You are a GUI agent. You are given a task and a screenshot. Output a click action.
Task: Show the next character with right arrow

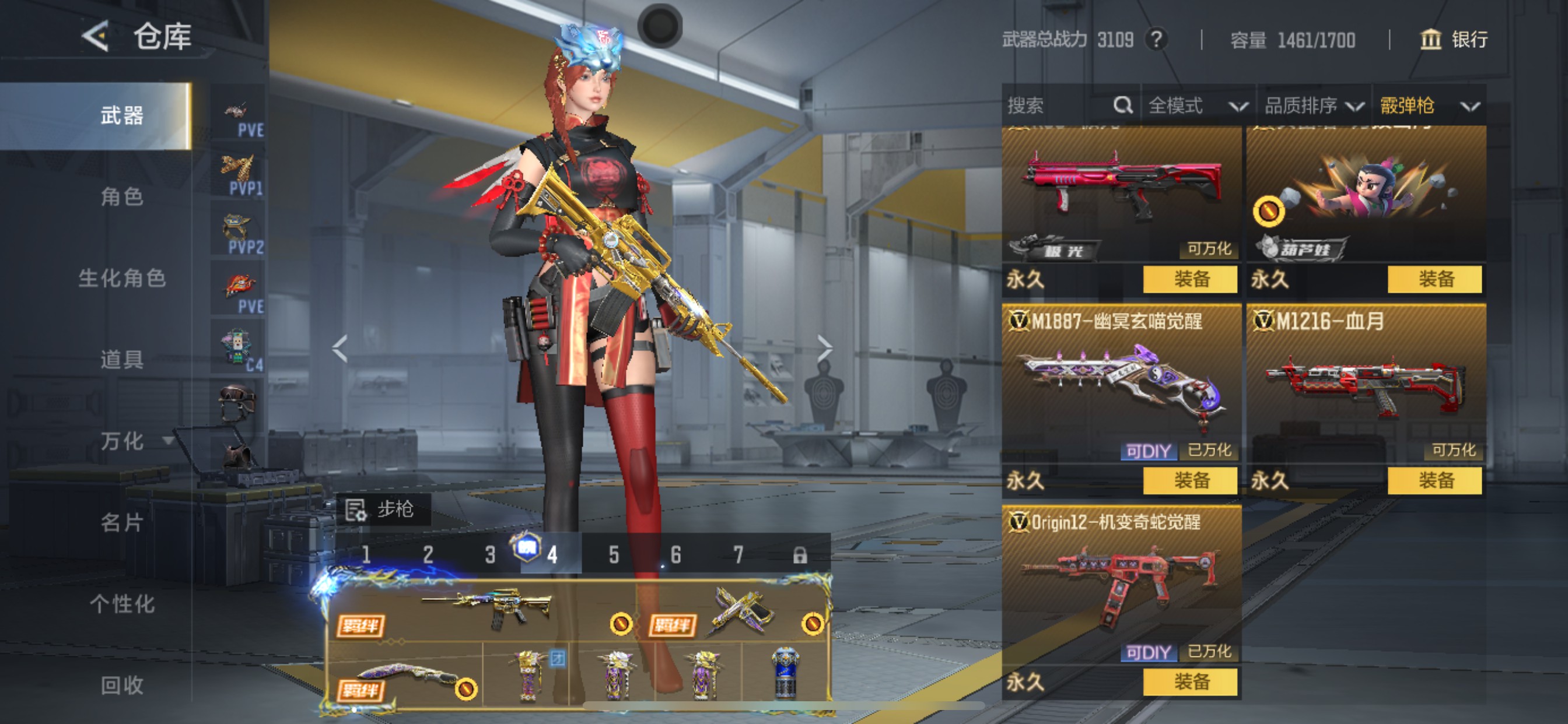[x=824, y=348]
